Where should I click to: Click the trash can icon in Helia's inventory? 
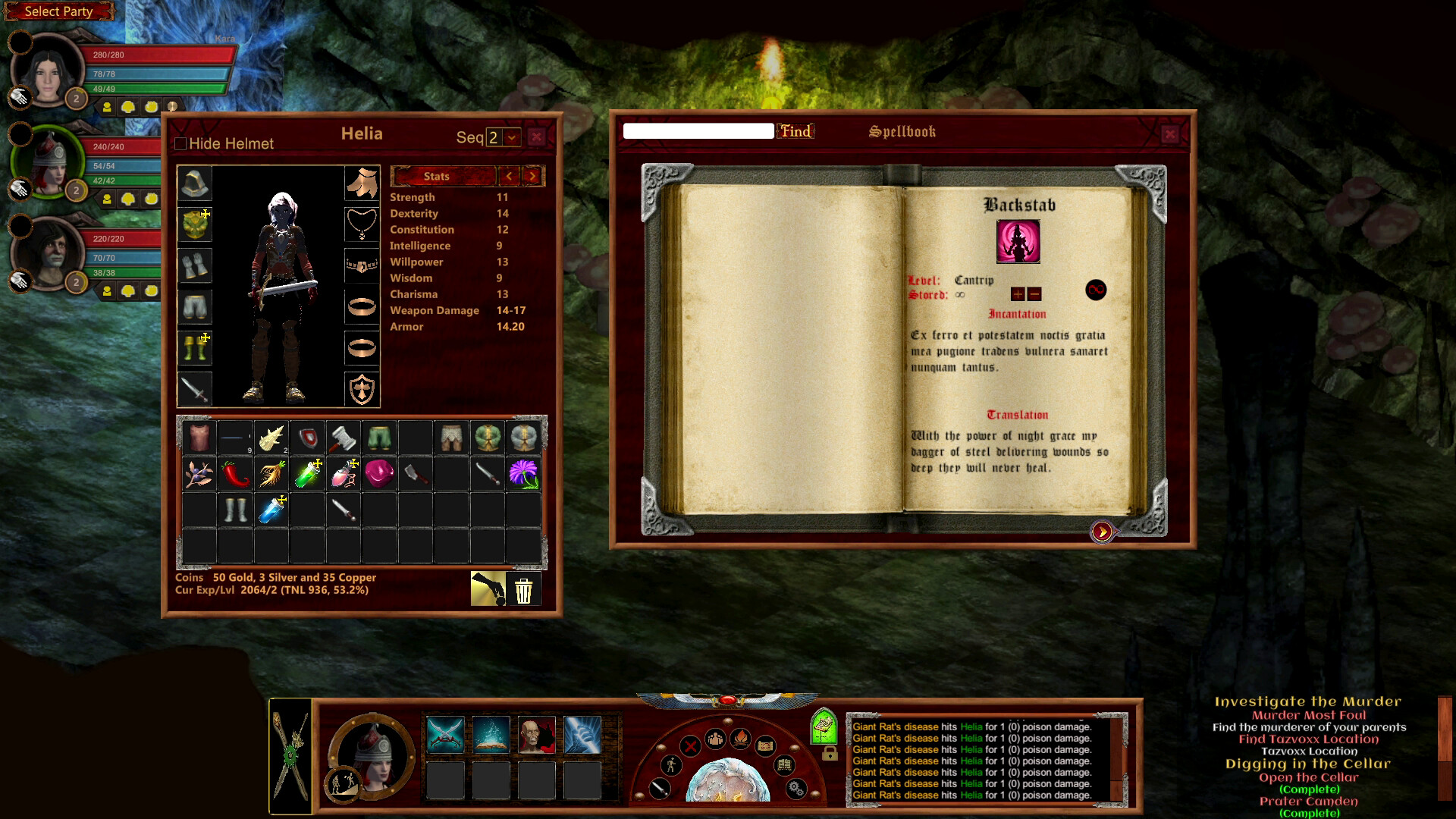[x=524, y=589]
